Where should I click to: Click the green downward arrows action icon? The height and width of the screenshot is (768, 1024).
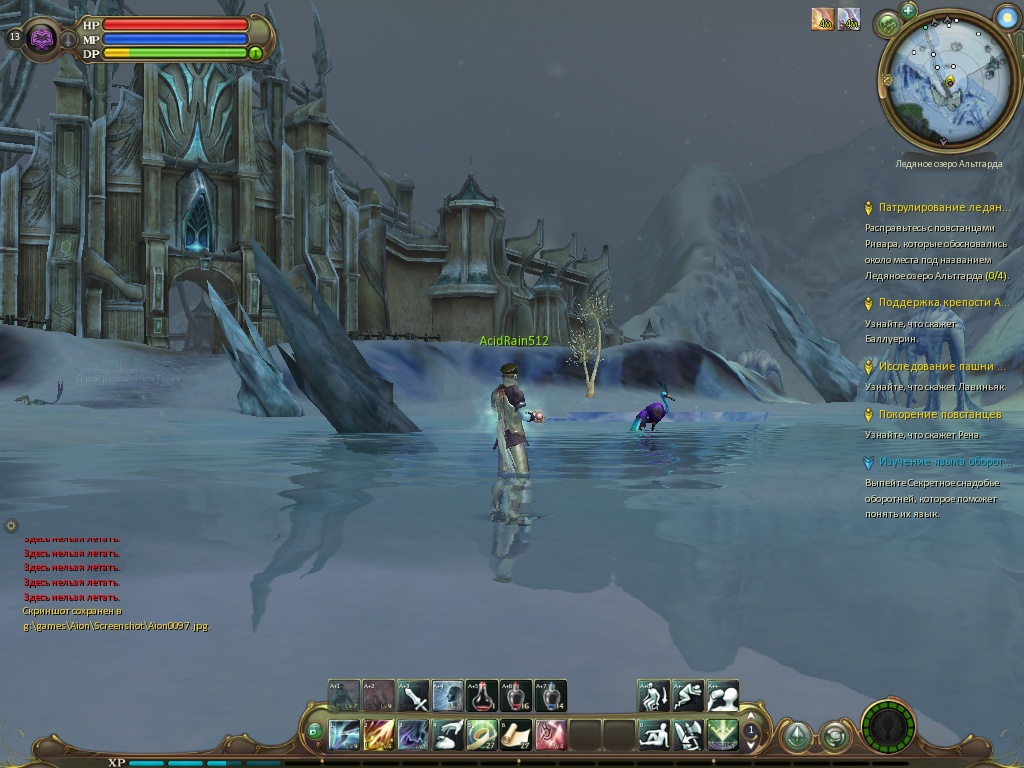pyautogui.click(x=722, y=735)
